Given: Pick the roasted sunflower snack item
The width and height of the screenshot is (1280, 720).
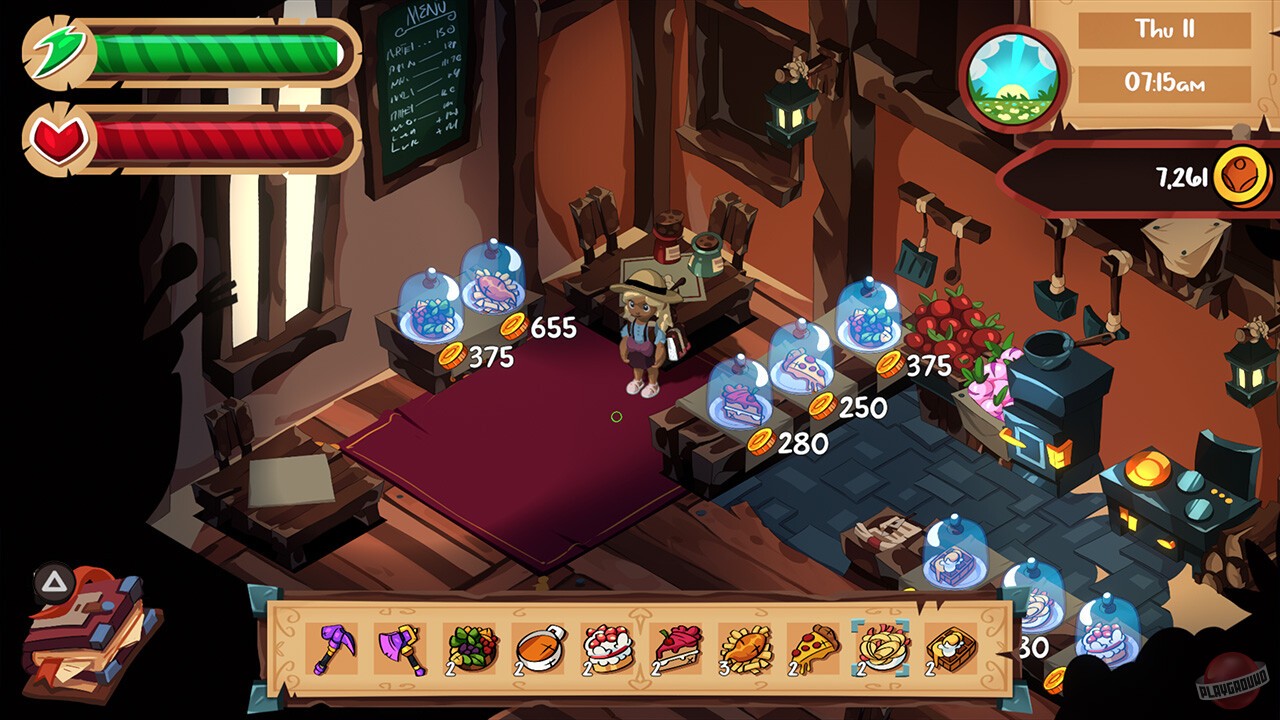Looking at the screenshot, I should 746,648.
